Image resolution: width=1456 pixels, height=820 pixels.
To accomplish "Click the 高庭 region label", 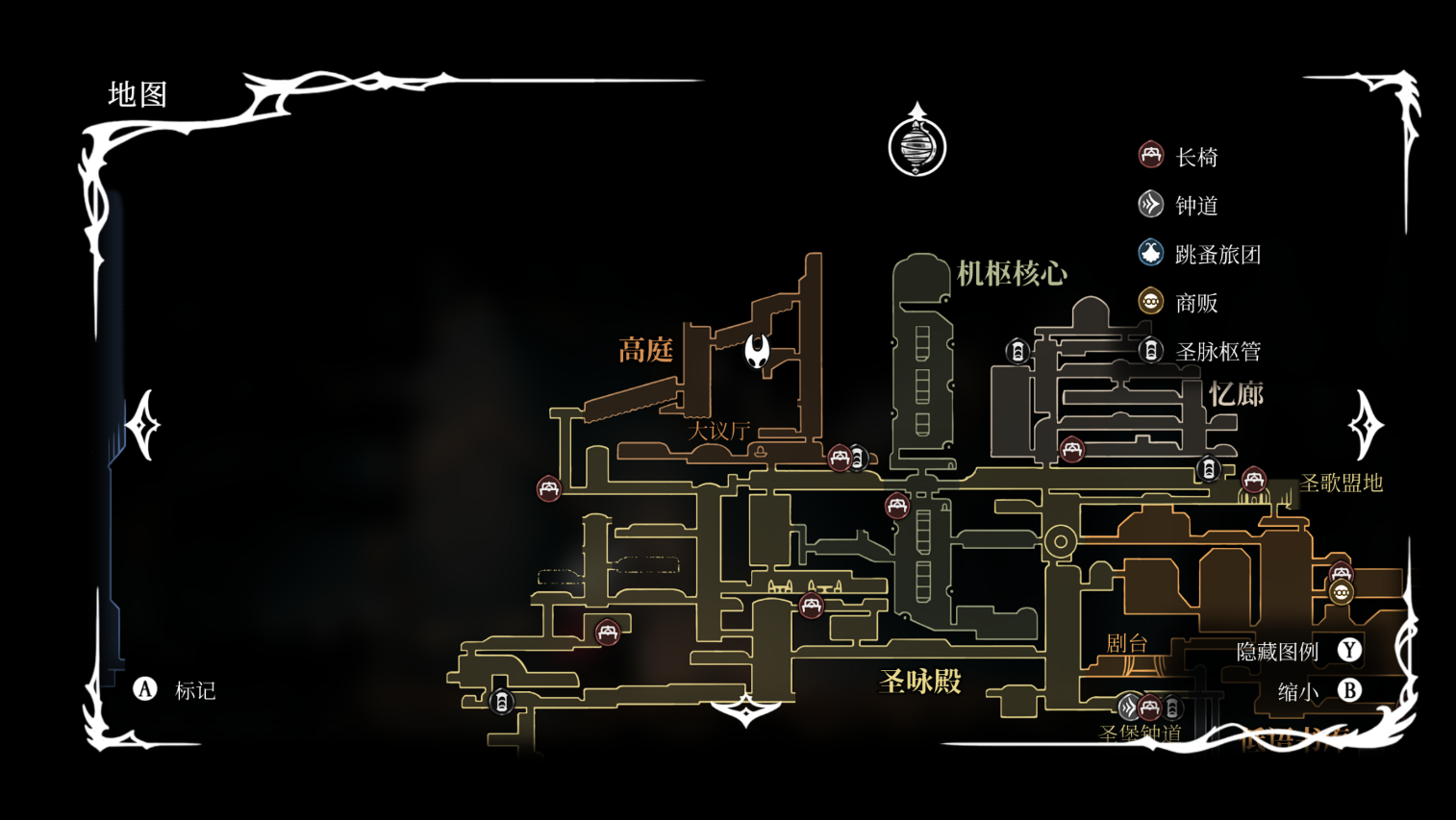I will tap(645, 350).
